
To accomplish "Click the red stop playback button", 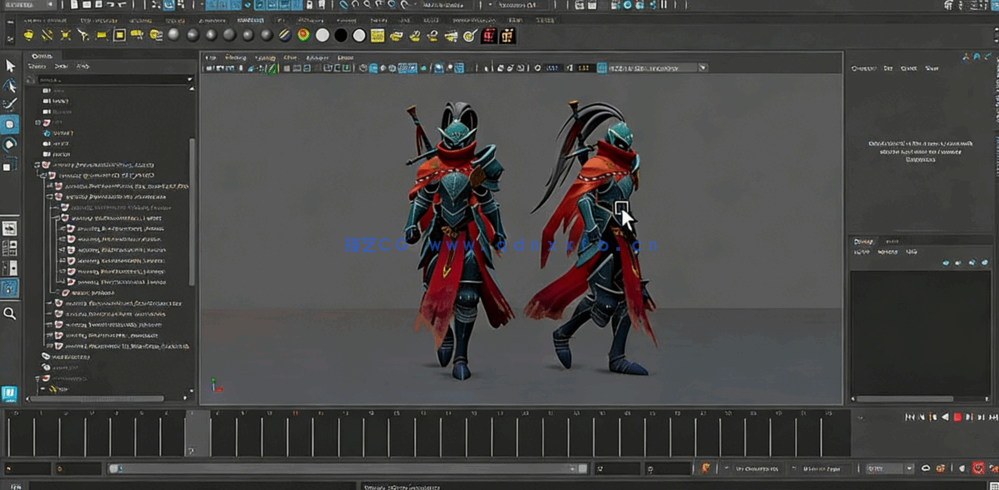I will [x=957, y=417].
